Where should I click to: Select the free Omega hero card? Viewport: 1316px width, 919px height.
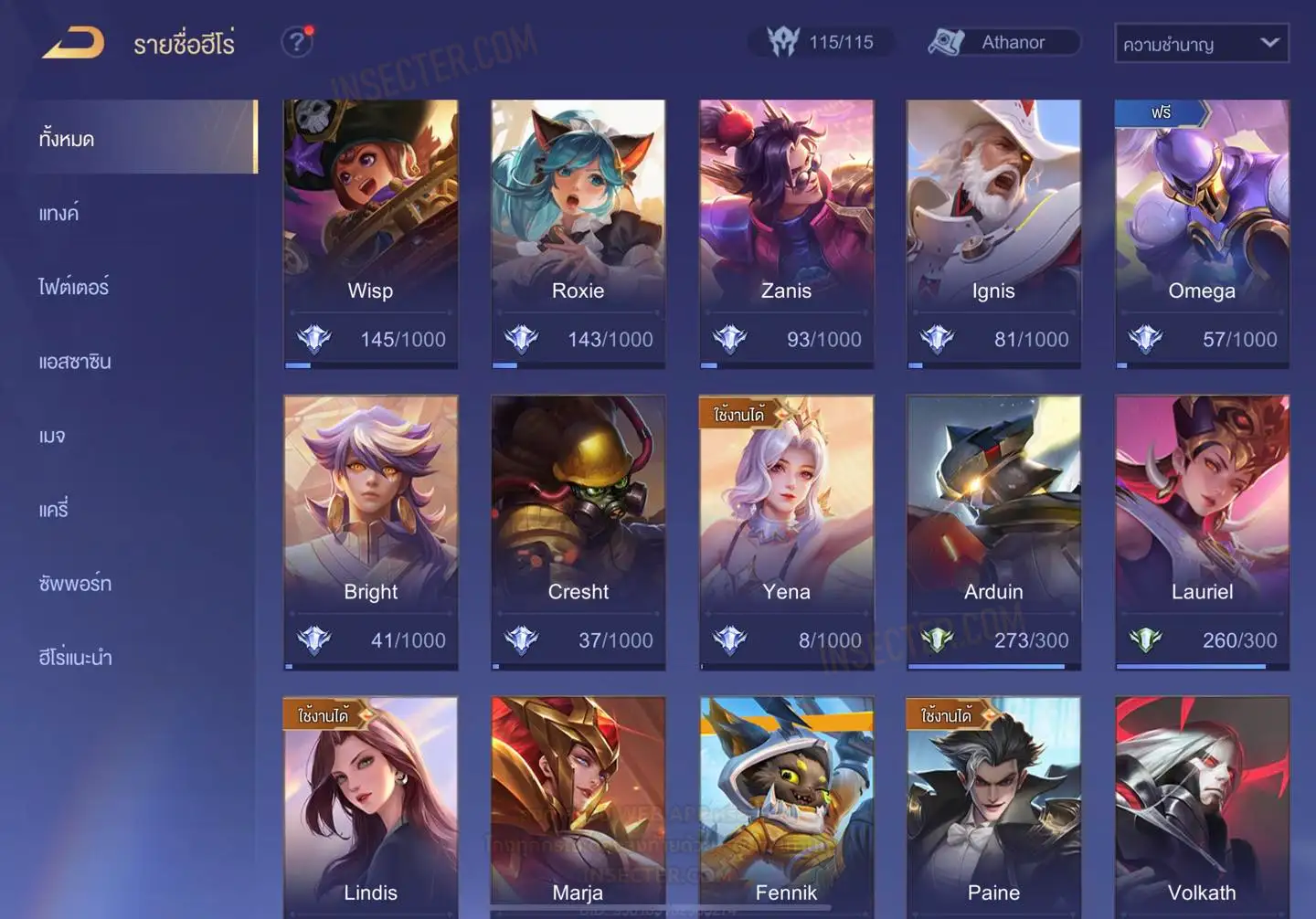pos(1202,233)
